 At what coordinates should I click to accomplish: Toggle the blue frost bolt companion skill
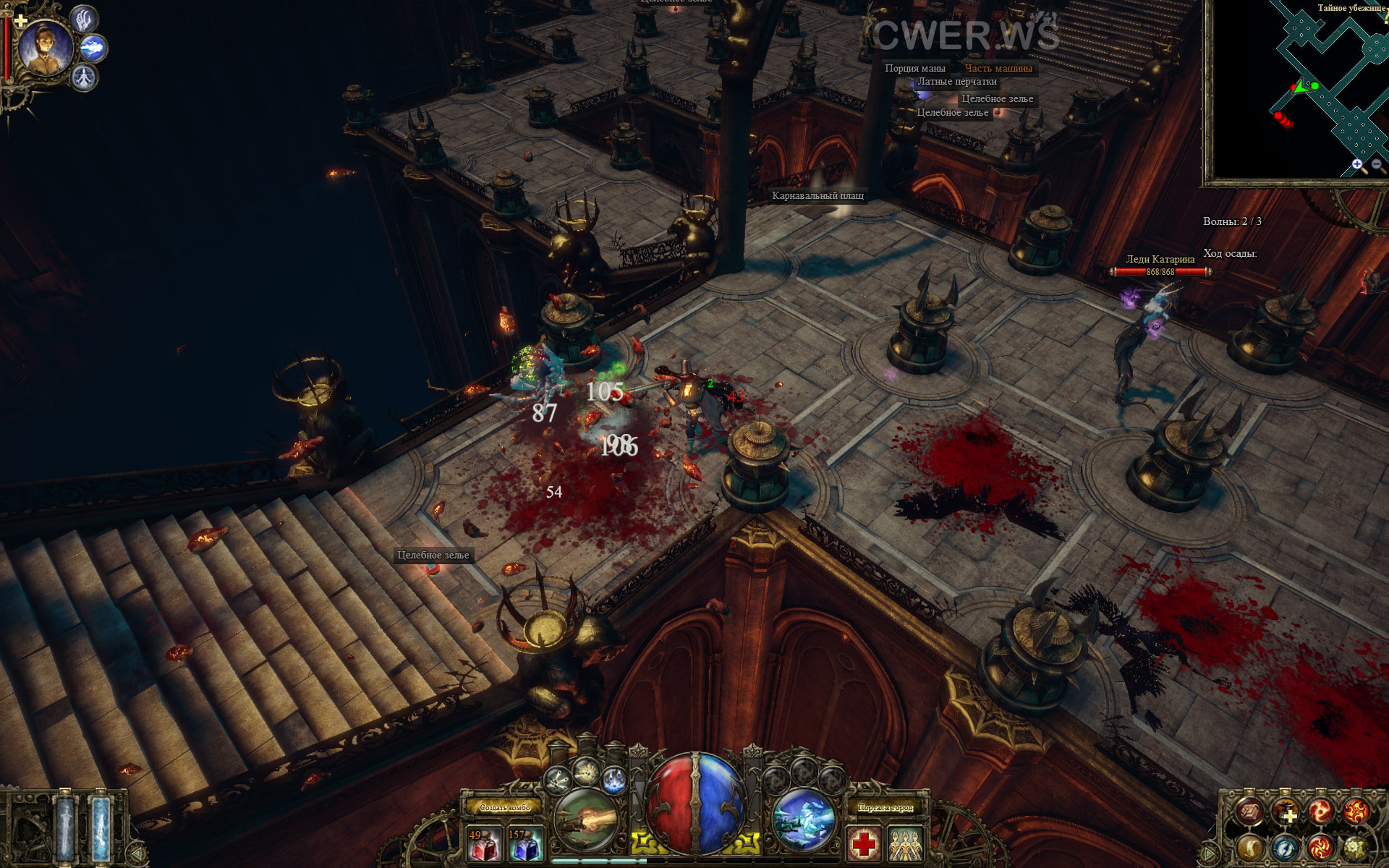[93, 48]
